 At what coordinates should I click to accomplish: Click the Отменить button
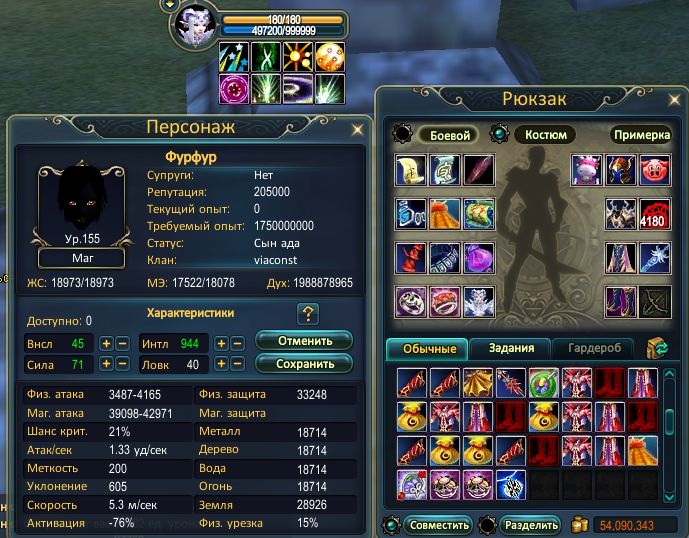[303, 341]
